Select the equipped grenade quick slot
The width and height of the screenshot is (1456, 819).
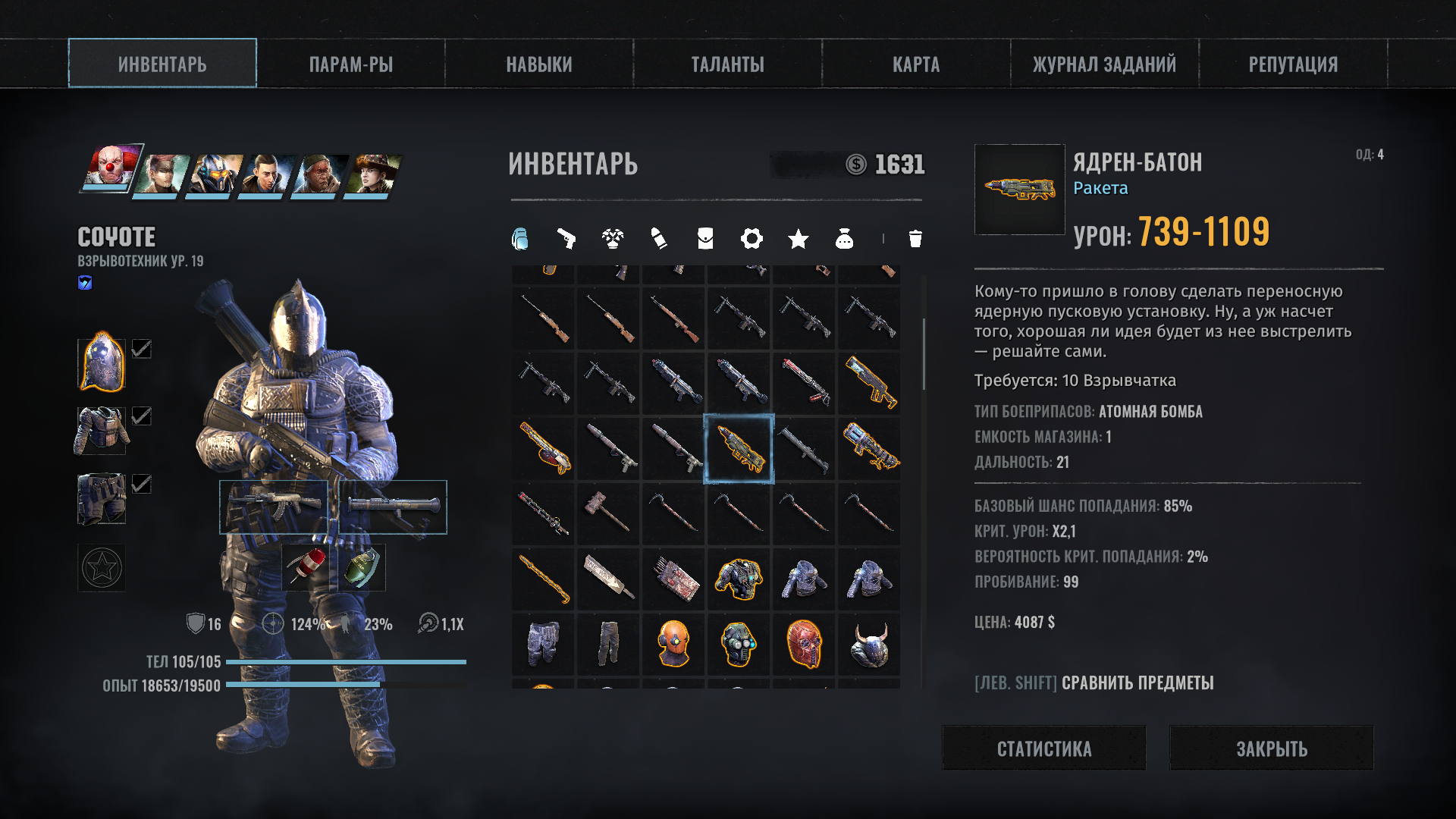coord(359,567)
